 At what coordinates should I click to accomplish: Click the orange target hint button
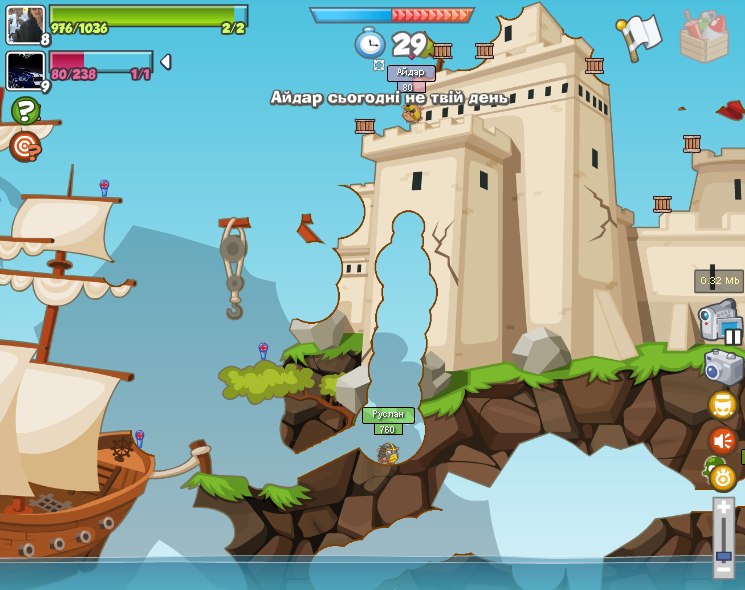point(25,146)
